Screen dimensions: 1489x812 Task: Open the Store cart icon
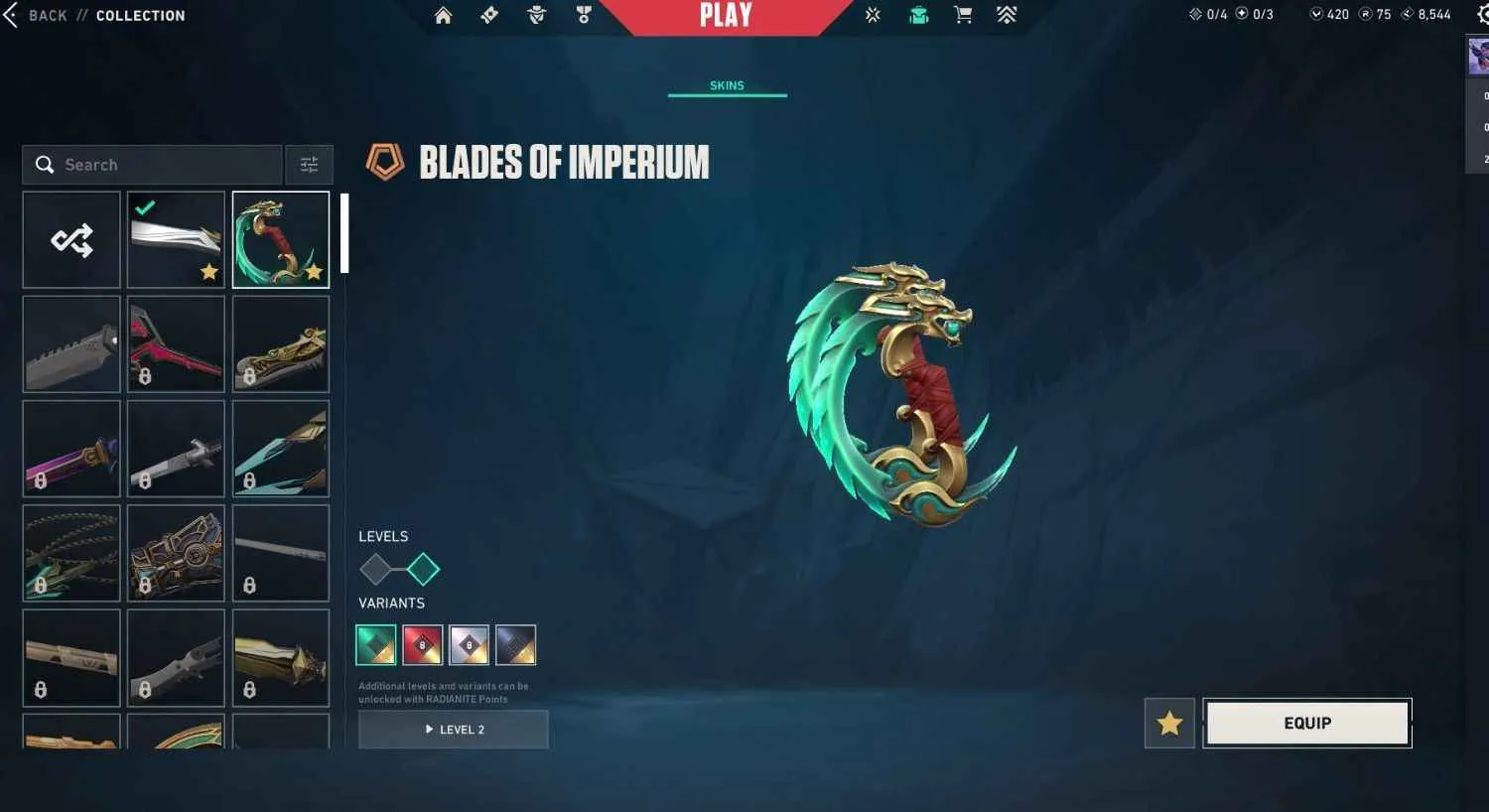click(962, 16)
